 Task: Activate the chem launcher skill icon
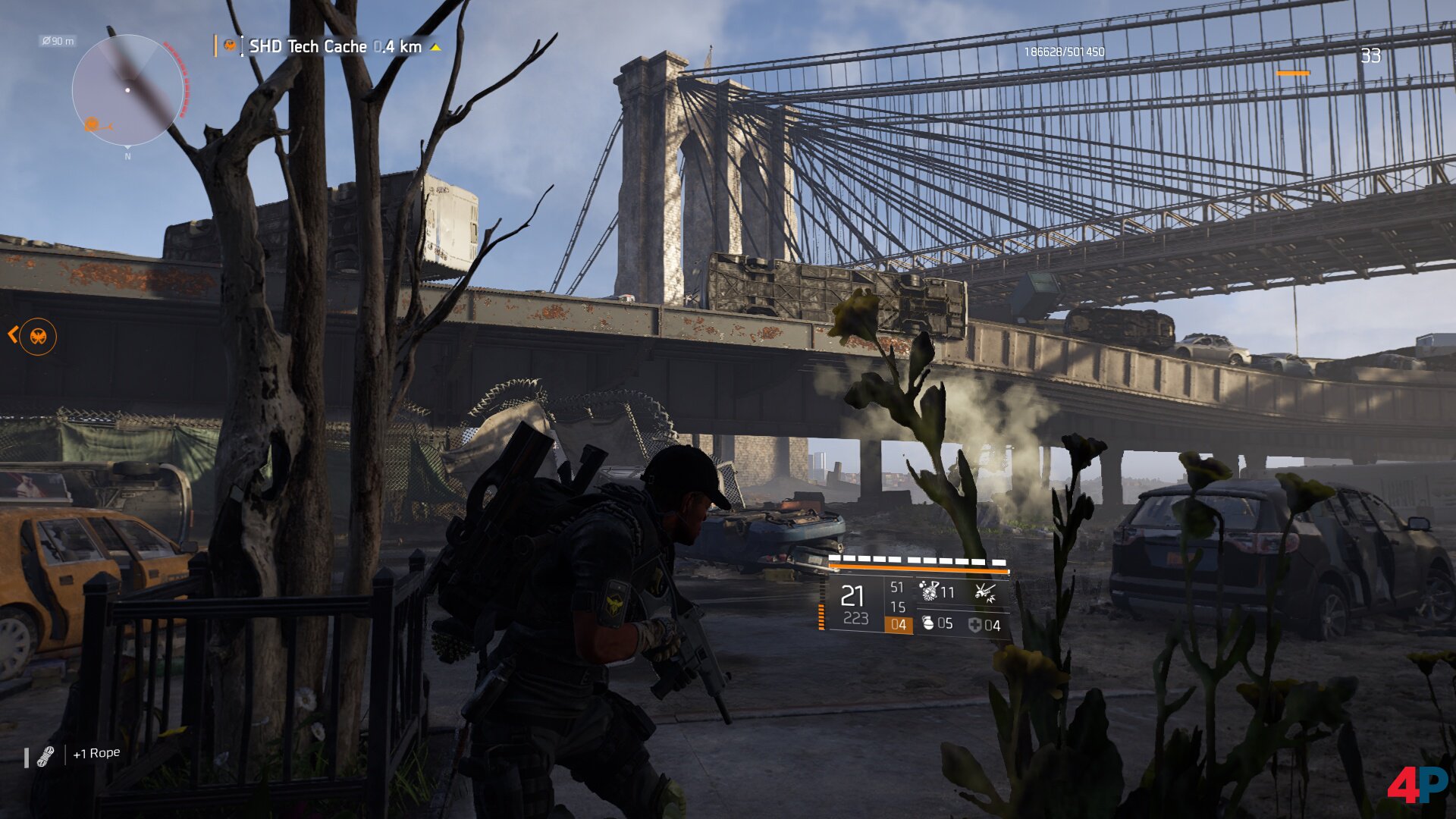click(929, 591)
